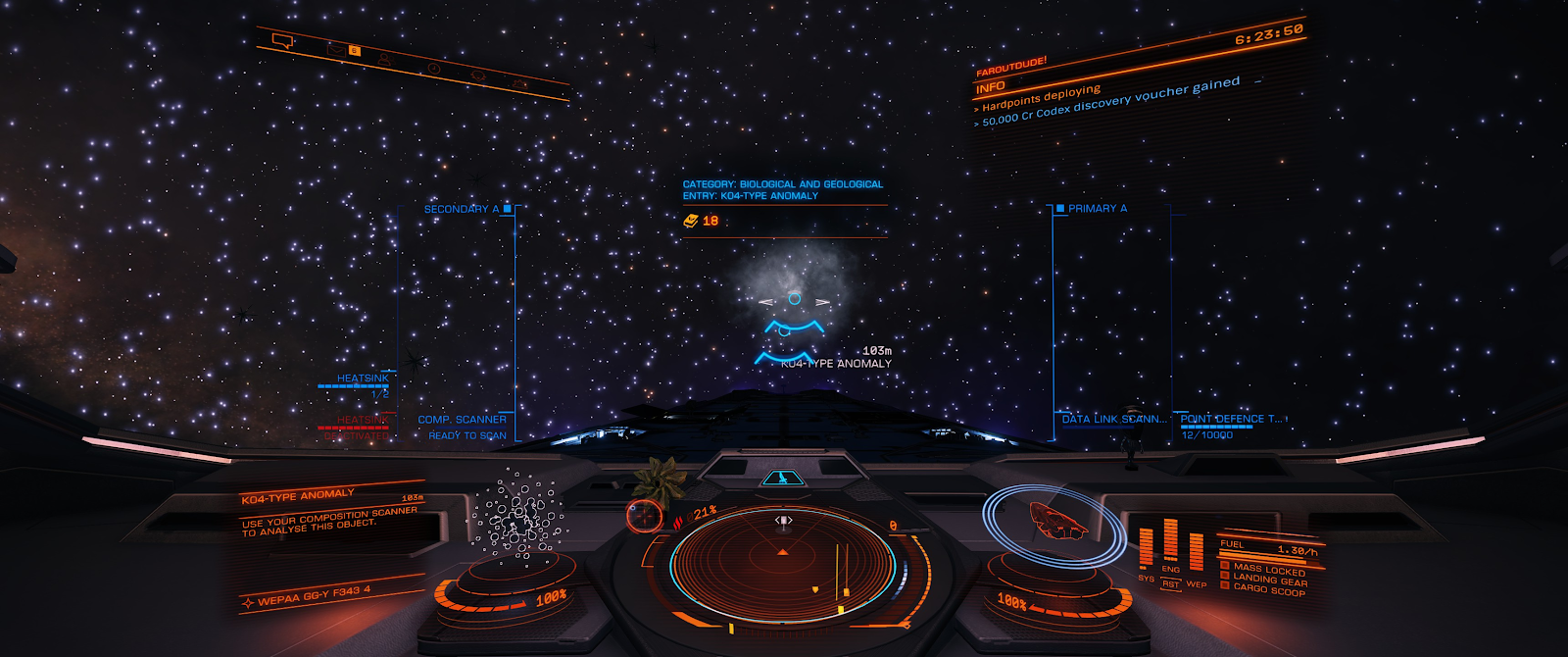Toggle the Landing Gear indicator
1568x657 pixels.
pyautogui.click(x=1268, y=580)
